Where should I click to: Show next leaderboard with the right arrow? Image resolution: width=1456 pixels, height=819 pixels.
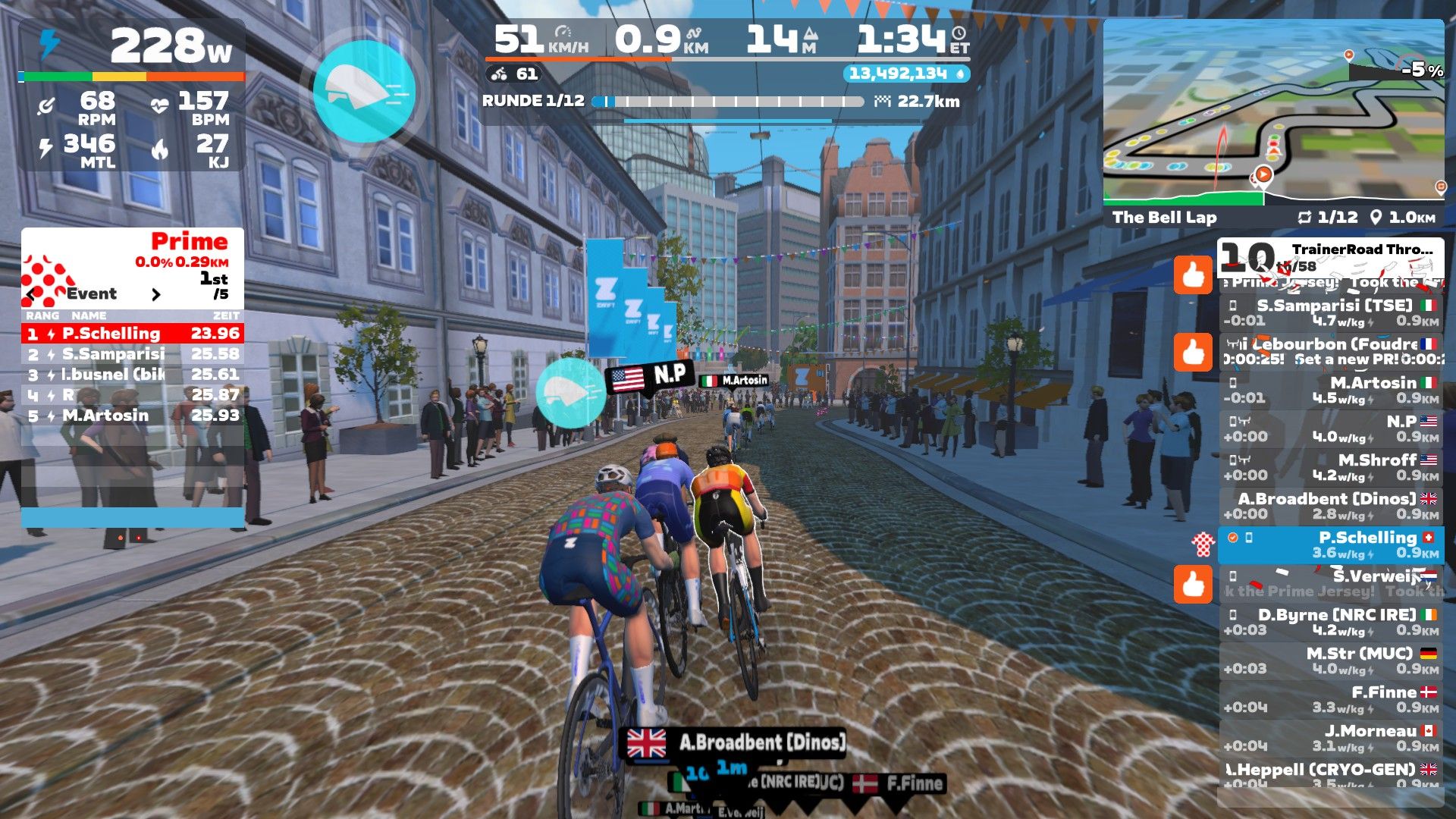point(156,294)
